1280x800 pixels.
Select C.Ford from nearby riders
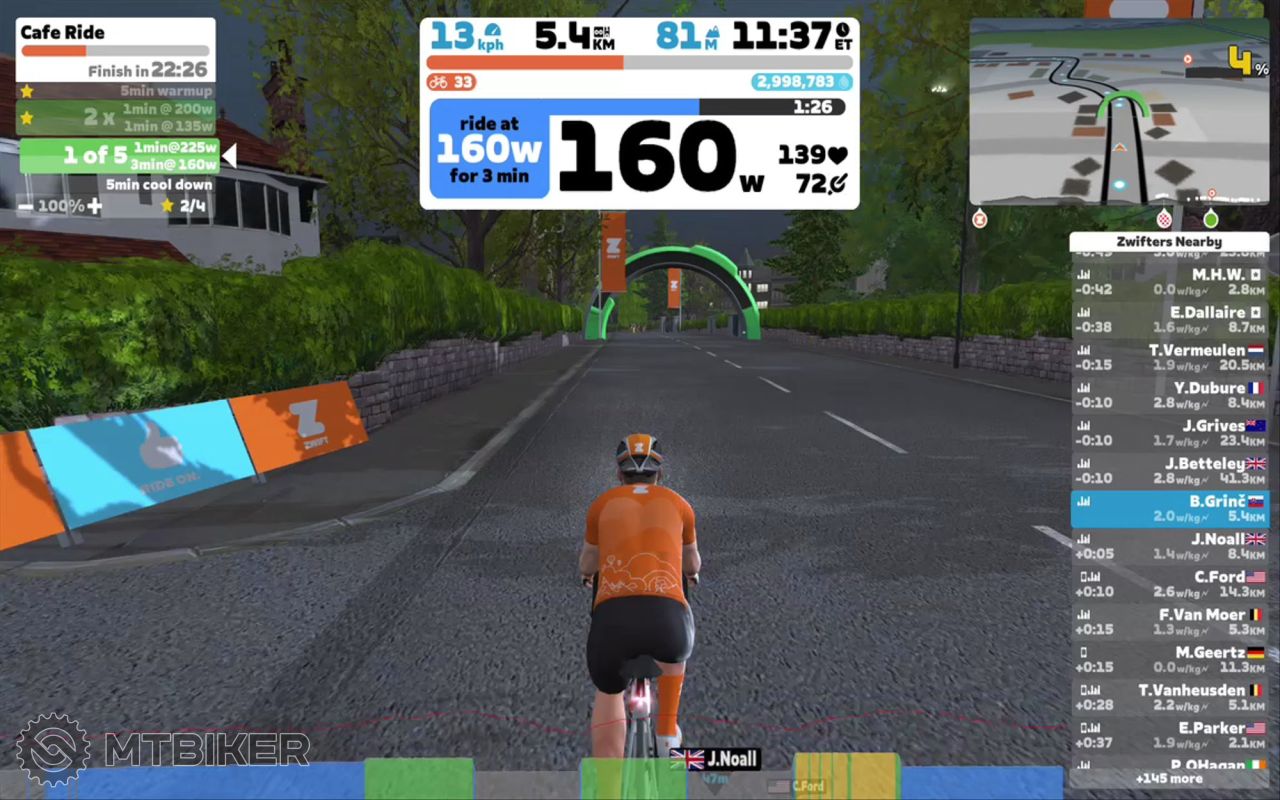(x=1169, y=584)
